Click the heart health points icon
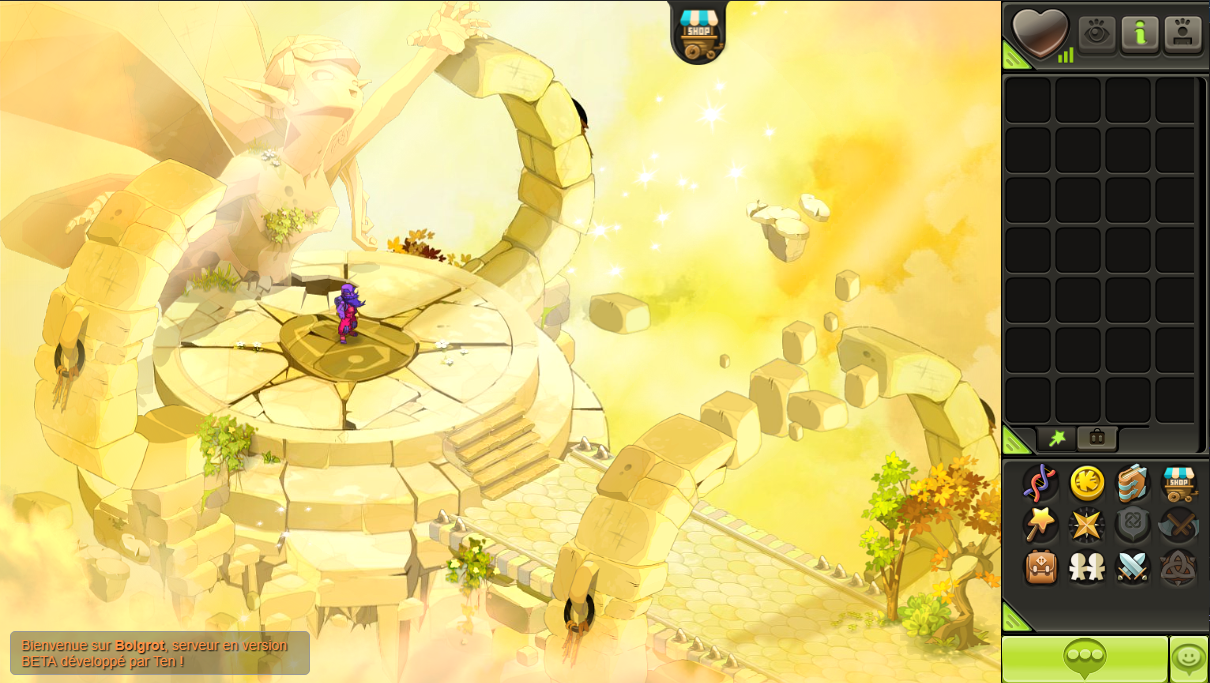This screenshot has width=1210, height=683. click(x=1040, y=32)
